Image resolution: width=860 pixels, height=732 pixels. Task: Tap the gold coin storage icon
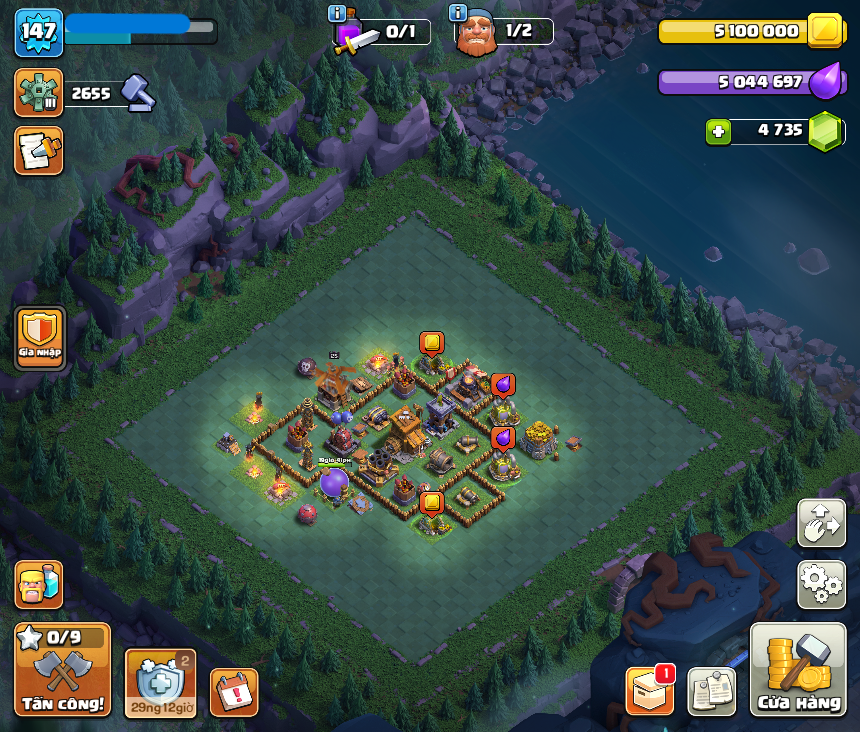tap(826, 30)
